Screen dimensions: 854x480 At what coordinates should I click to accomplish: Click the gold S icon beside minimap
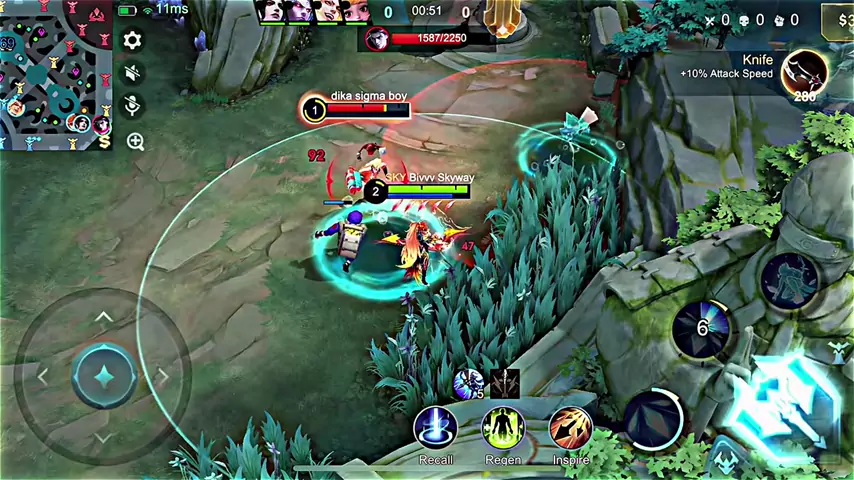click(x=104, y=141)
